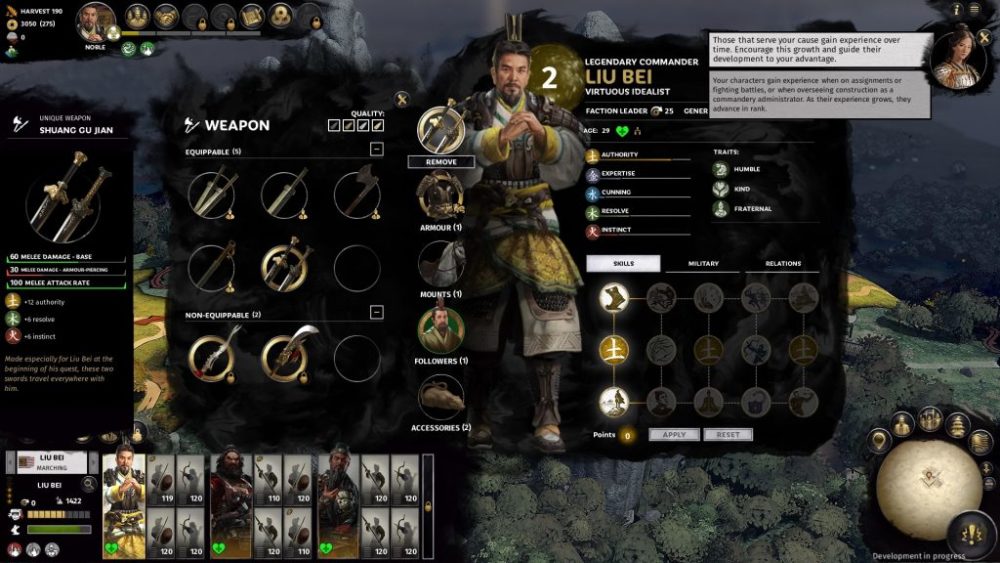Select the Followers portrait slot
1000x563 pixels.
pos(440,330)
